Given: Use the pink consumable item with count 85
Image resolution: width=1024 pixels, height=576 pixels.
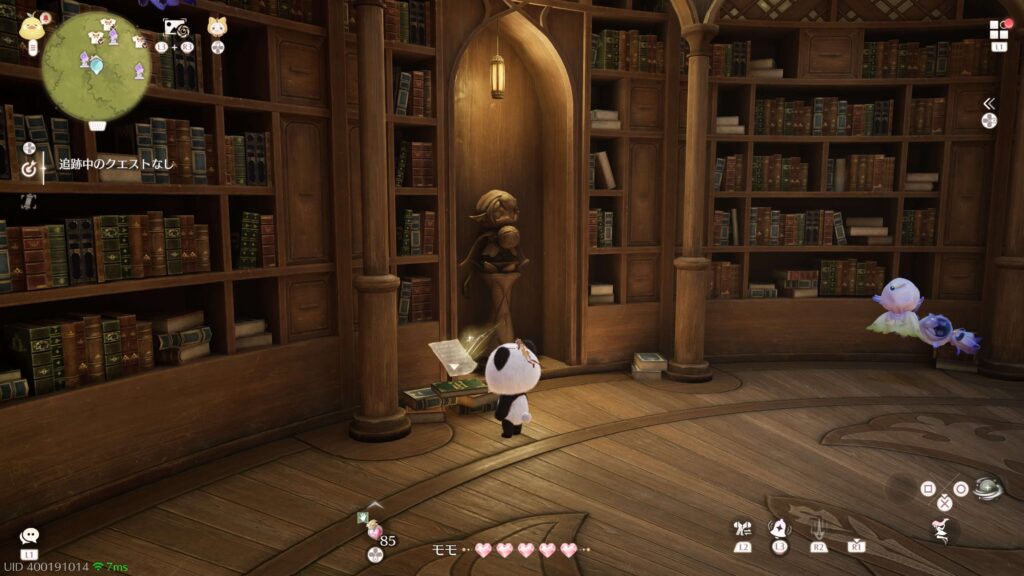Looking at the screenshot, I should tap(375, 531).
